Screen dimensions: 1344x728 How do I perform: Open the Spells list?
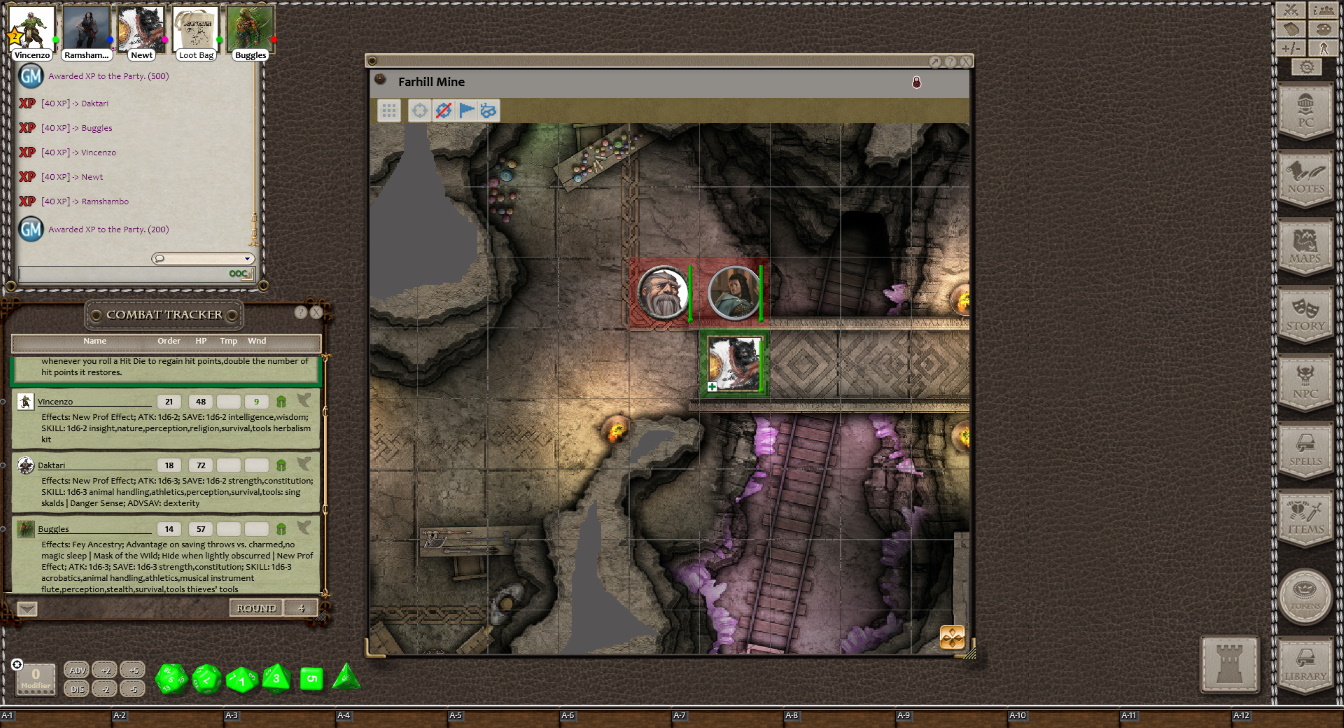[x=1305, y=450]
